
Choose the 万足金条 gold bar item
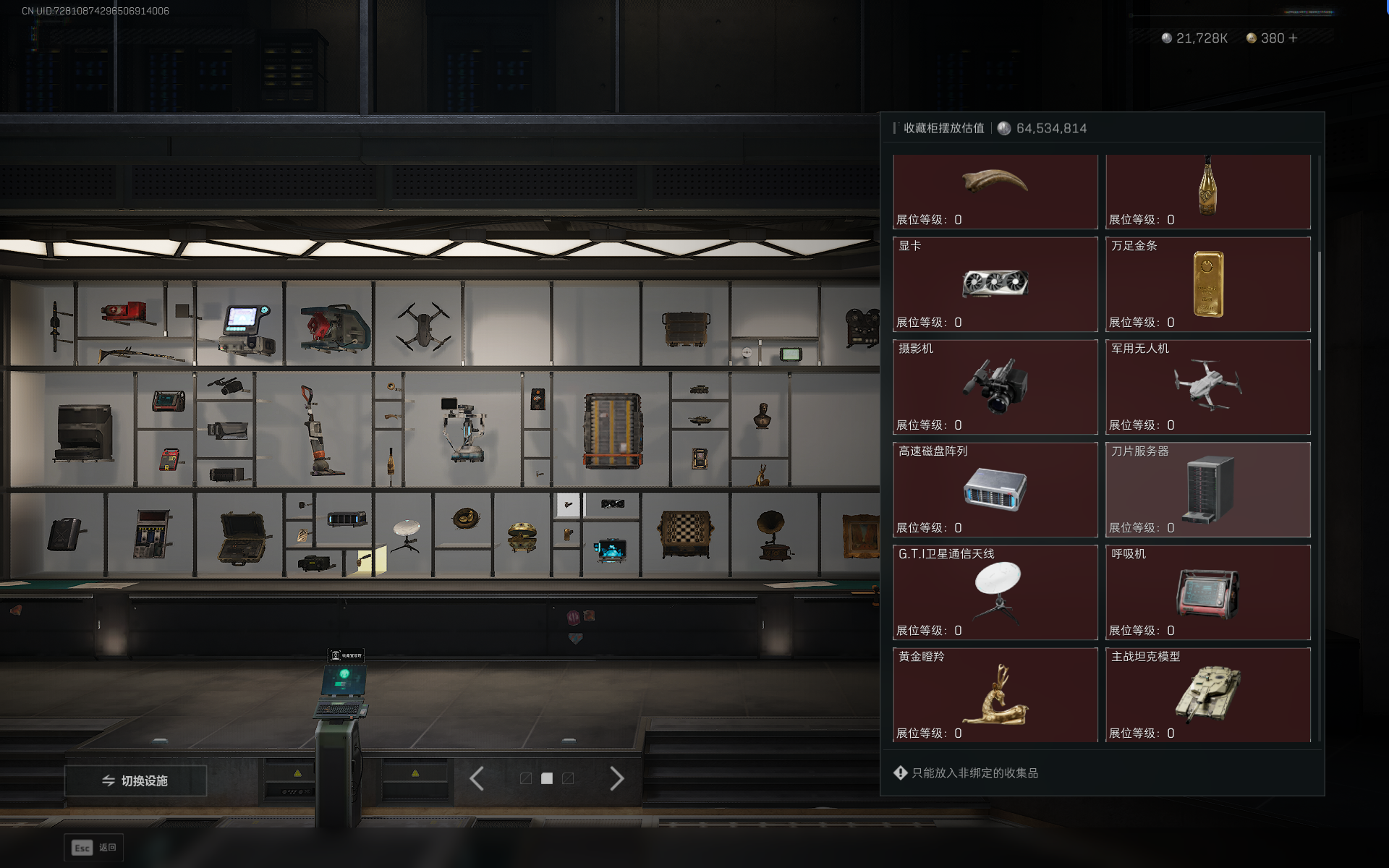(1208, 284)
